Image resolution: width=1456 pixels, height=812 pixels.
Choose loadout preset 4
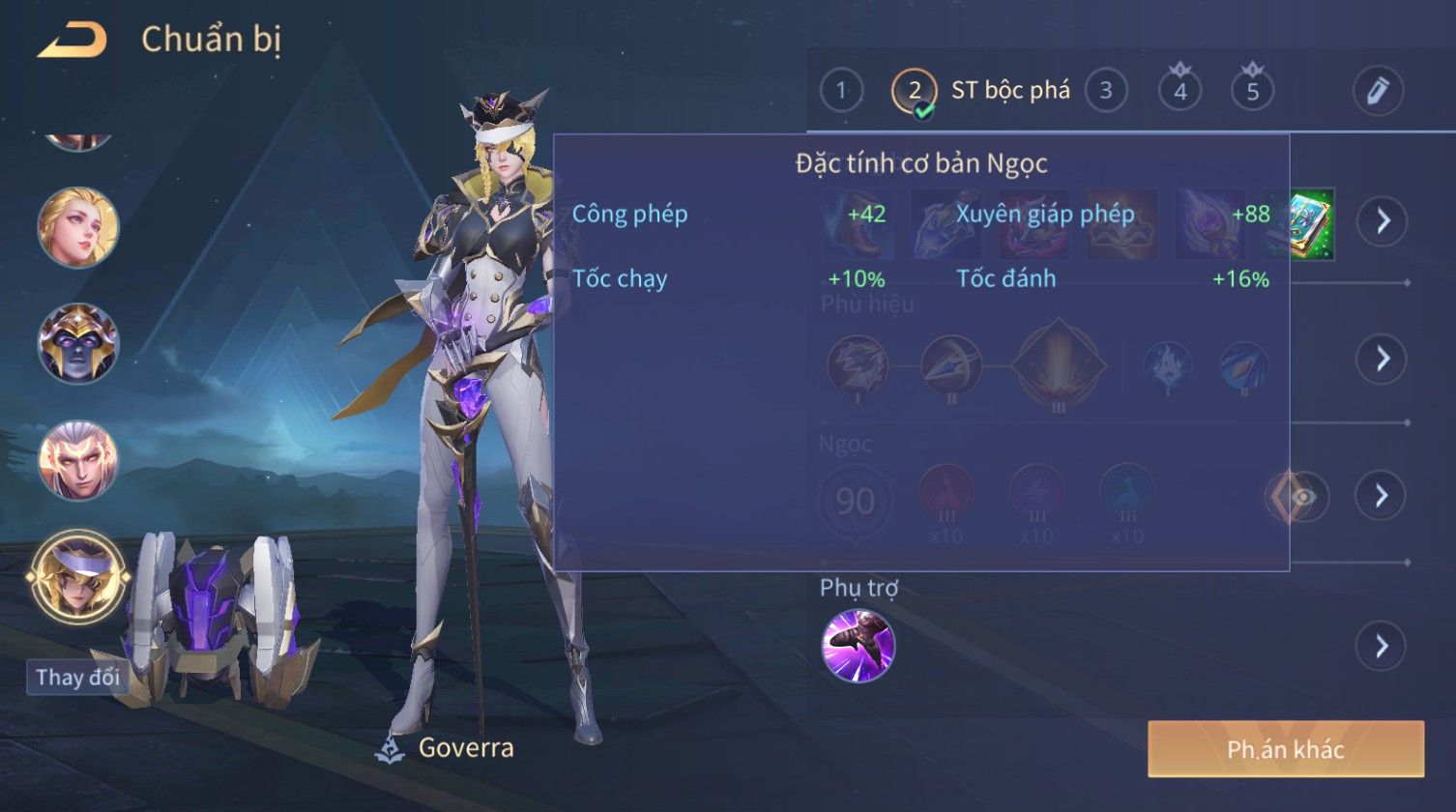click(x=1179, y=92)
